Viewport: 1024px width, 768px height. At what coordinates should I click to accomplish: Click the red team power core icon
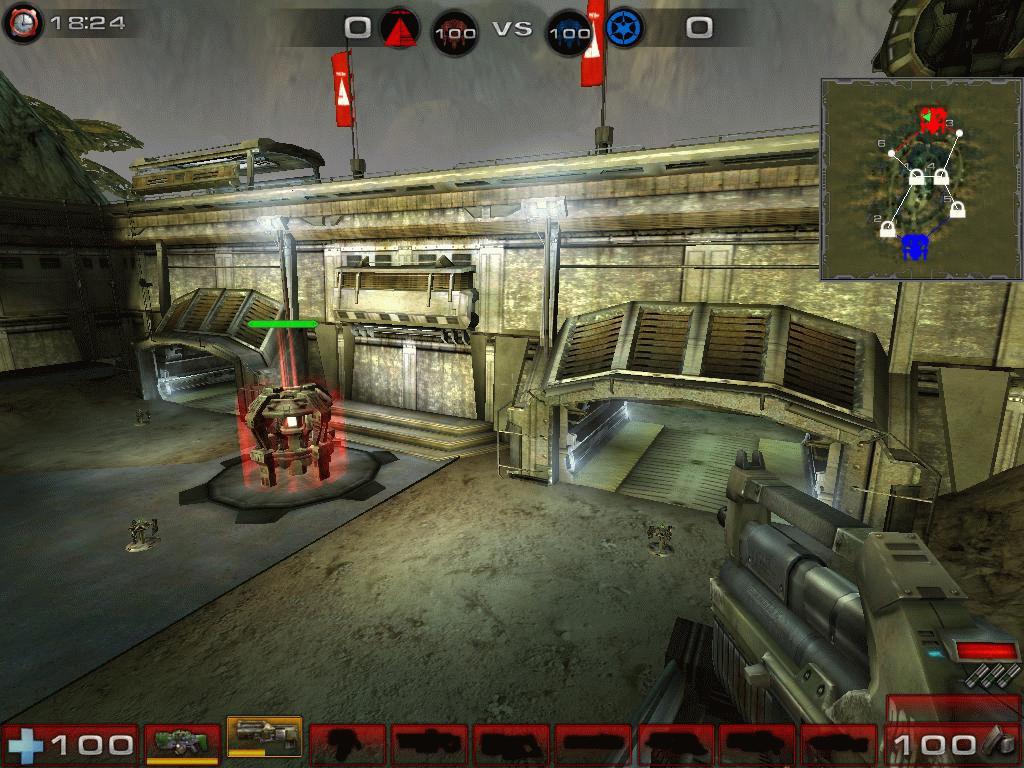tap(453, 31)
